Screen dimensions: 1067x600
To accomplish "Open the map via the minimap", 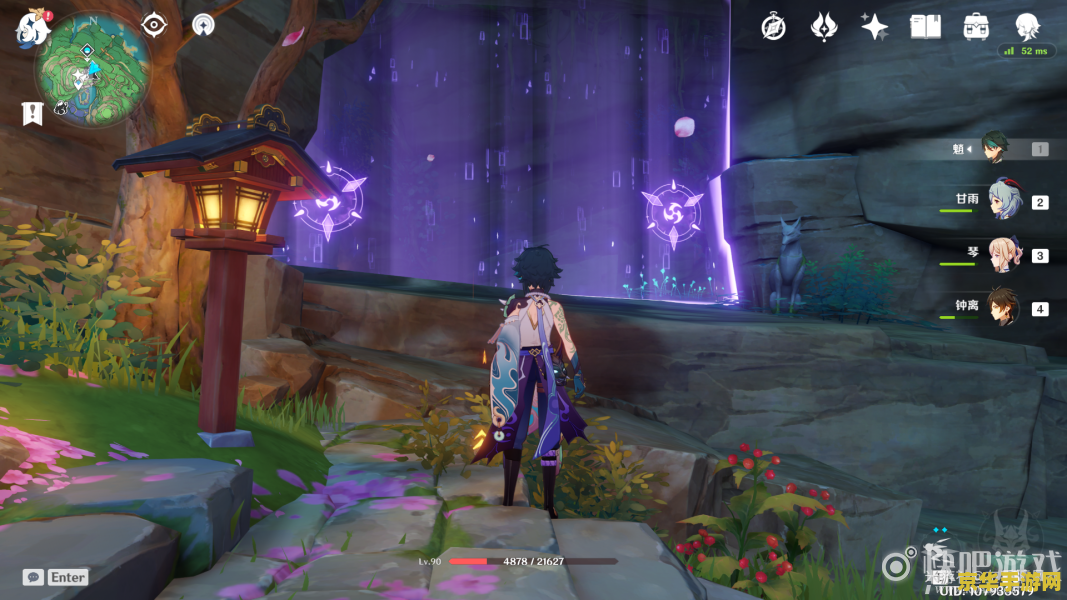I will click(x=93, y=70).
